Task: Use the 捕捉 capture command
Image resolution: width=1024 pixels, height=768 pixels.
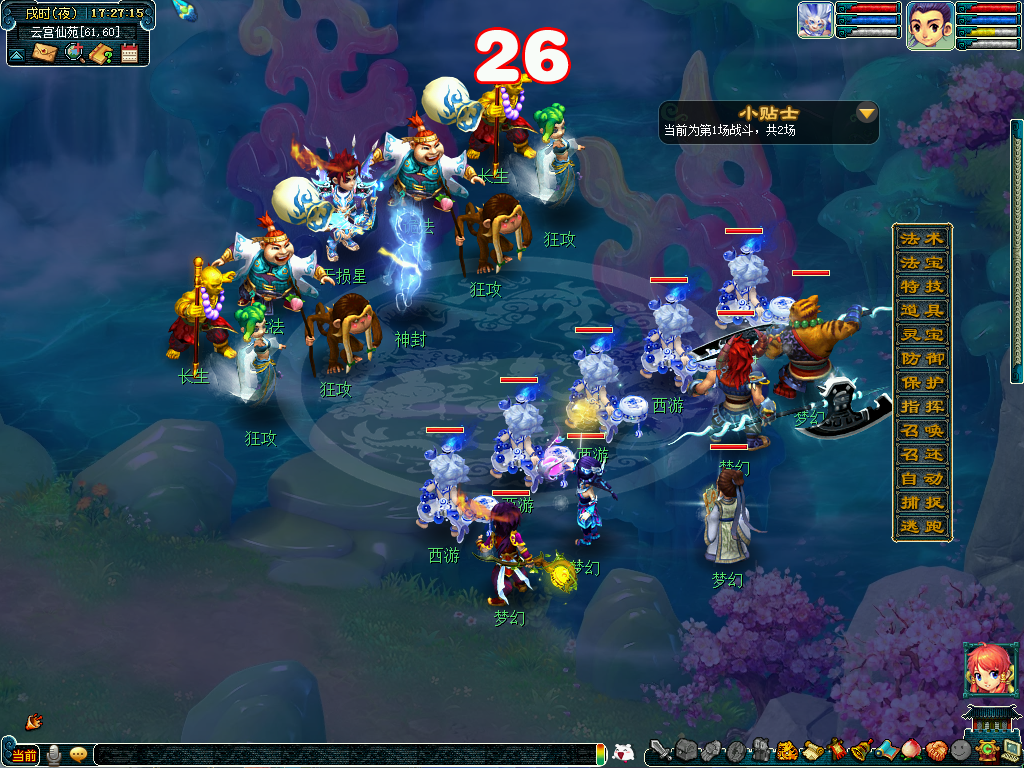Action: [x=922, y=502]
